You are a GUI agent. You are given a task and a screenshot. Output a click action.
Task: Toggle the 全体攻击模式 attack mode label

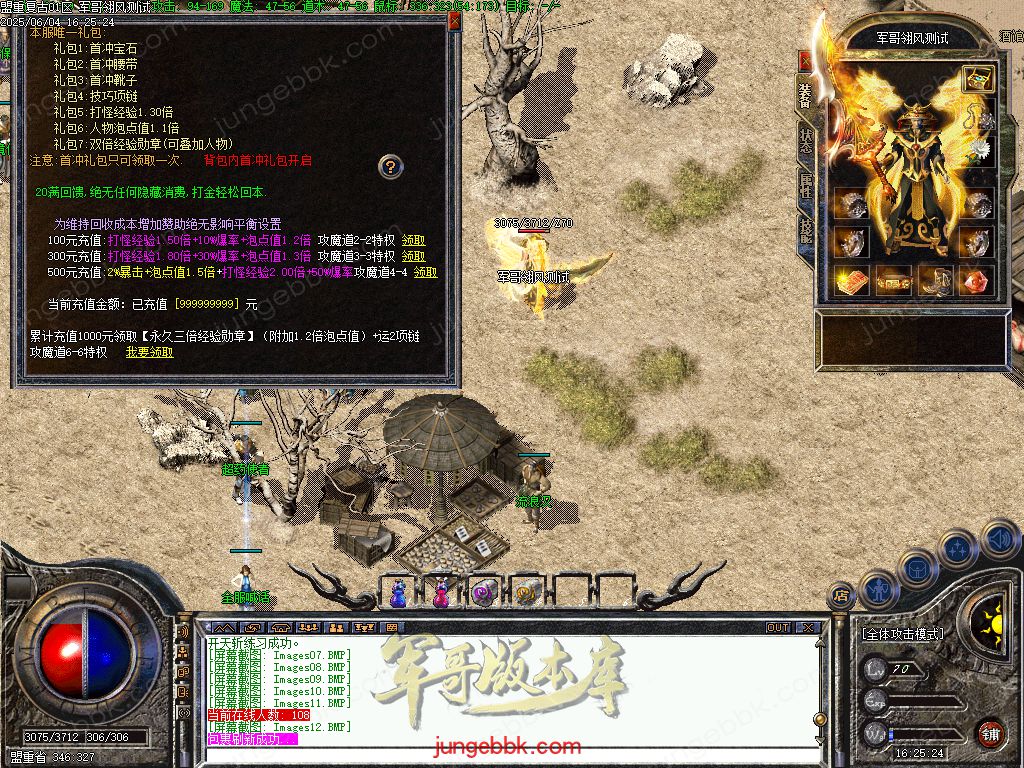point(902,634)
